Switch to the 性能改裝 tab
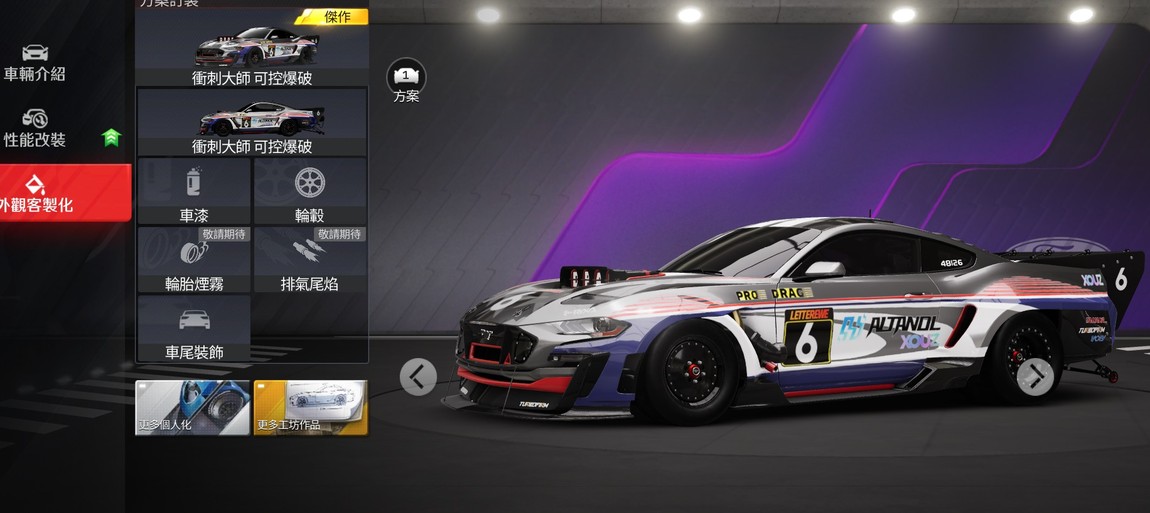This screenshot has height=513, width=1150. tap(36, 129)
